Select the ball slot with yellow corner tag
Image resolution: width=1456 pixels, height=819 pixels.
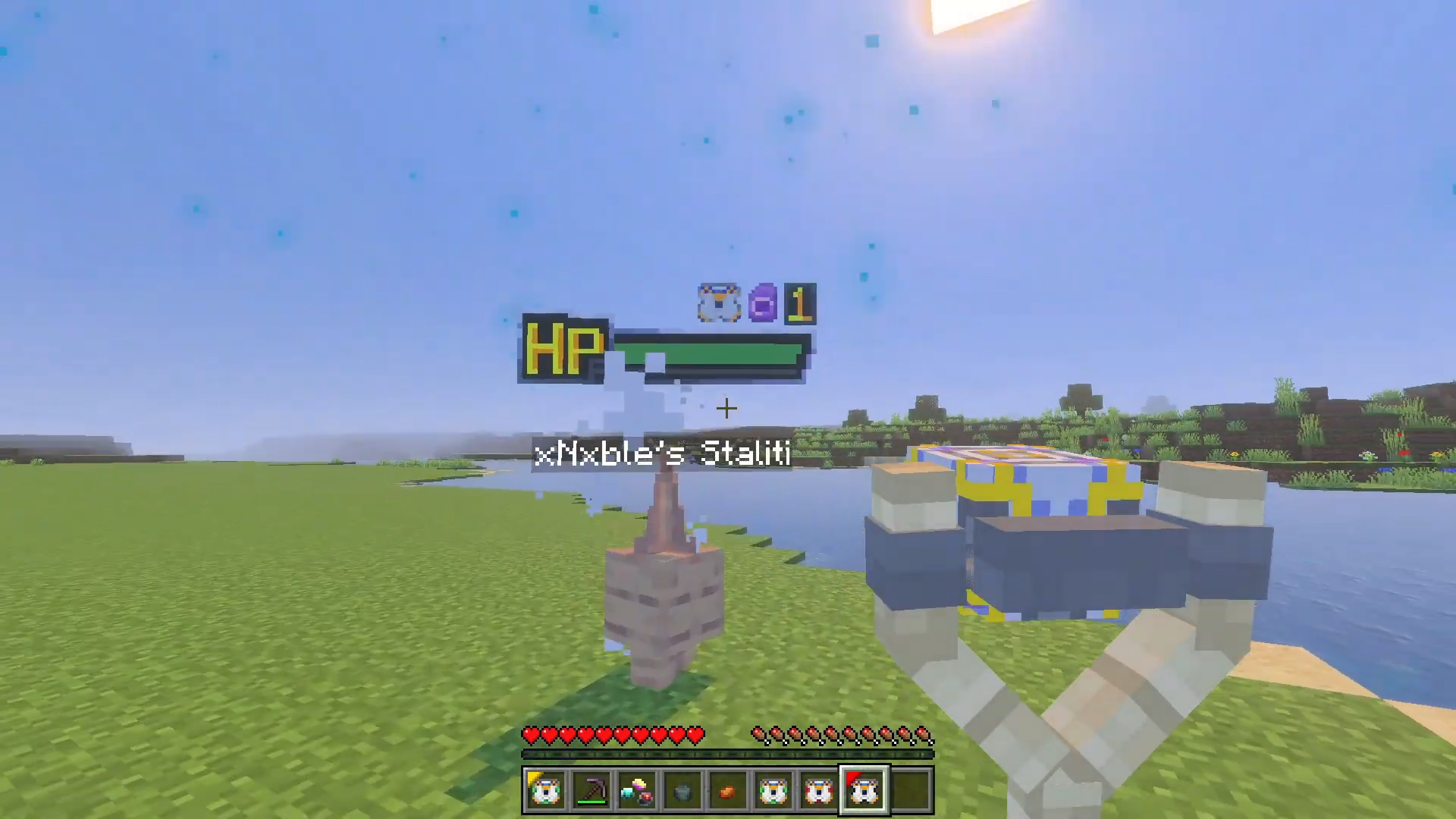pos(545,791)
